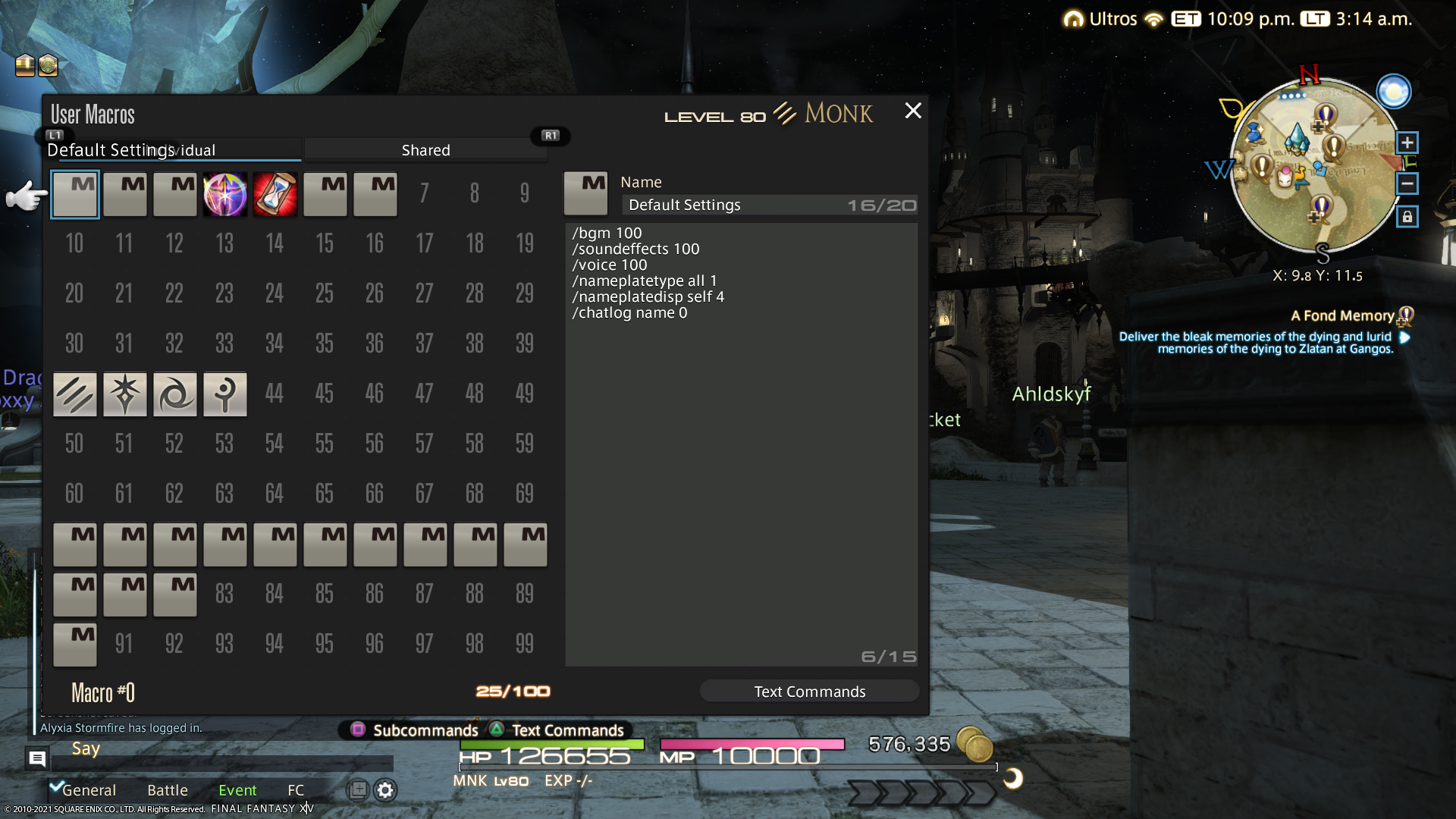
Task: Collapse the minimap with the minus control
Action: point(1407,184)
